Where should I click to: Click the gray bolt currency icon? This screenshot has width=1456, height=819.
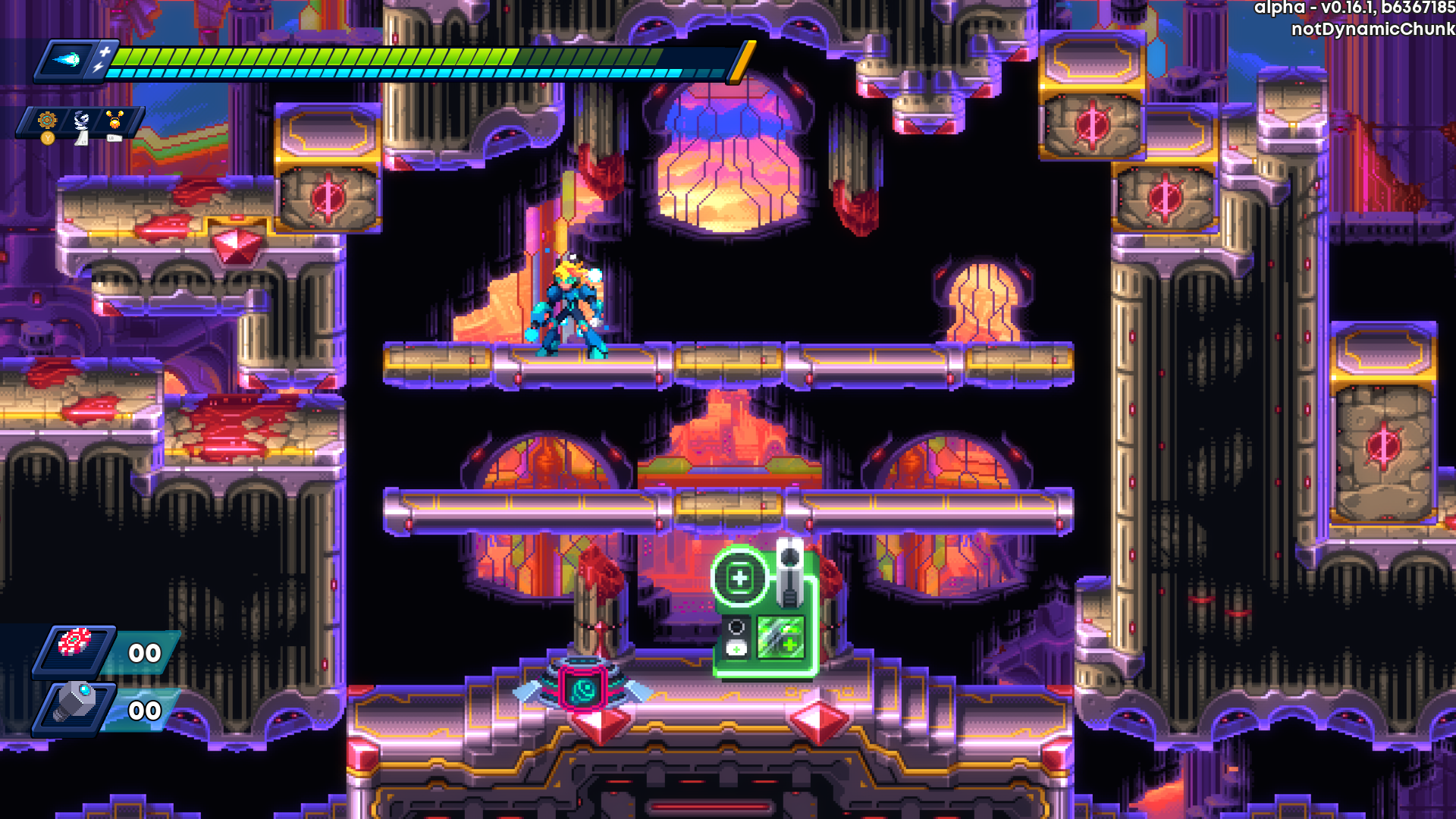pos(74,703)
